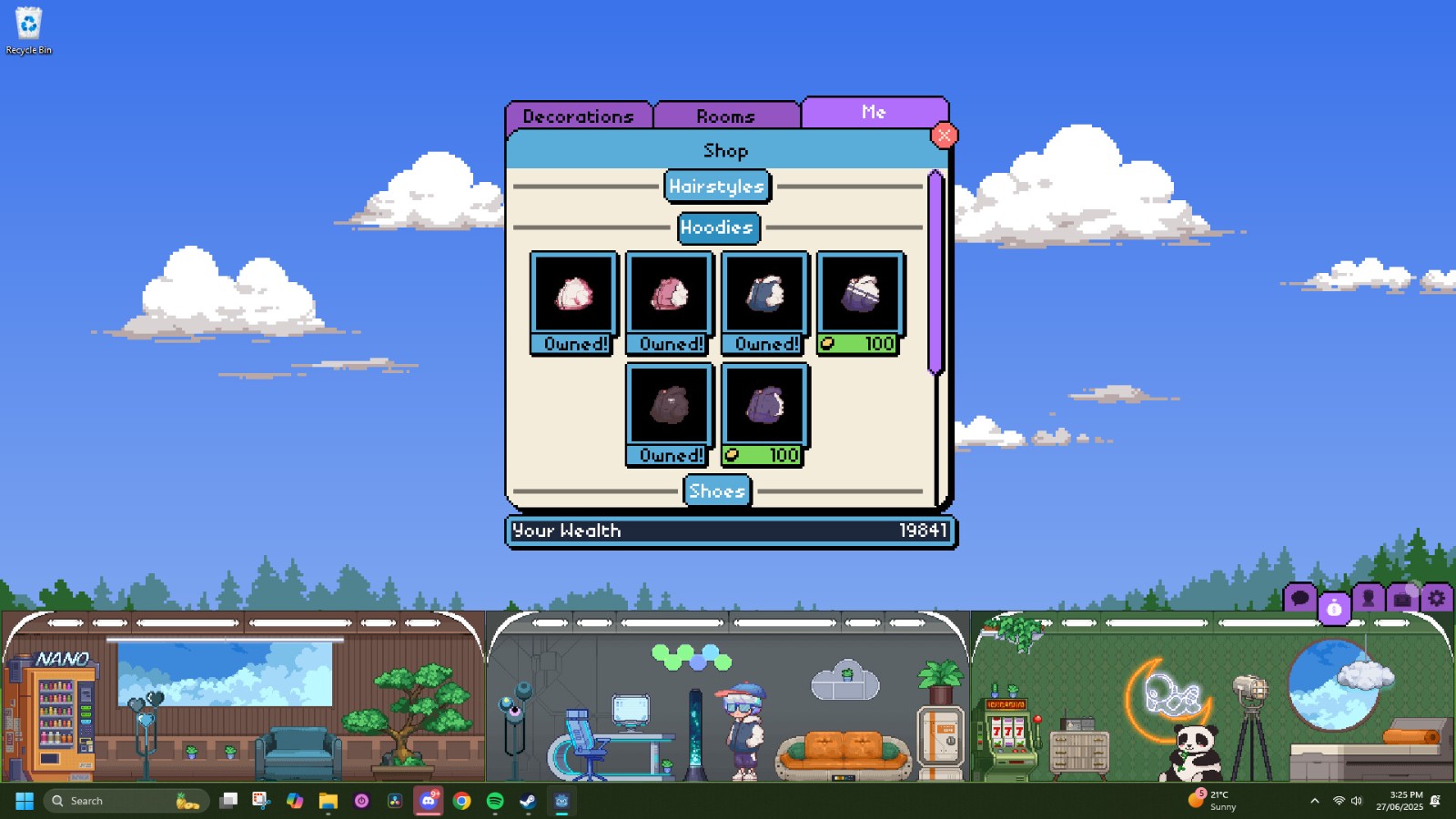Expand the Shoes section

point(717,491)
